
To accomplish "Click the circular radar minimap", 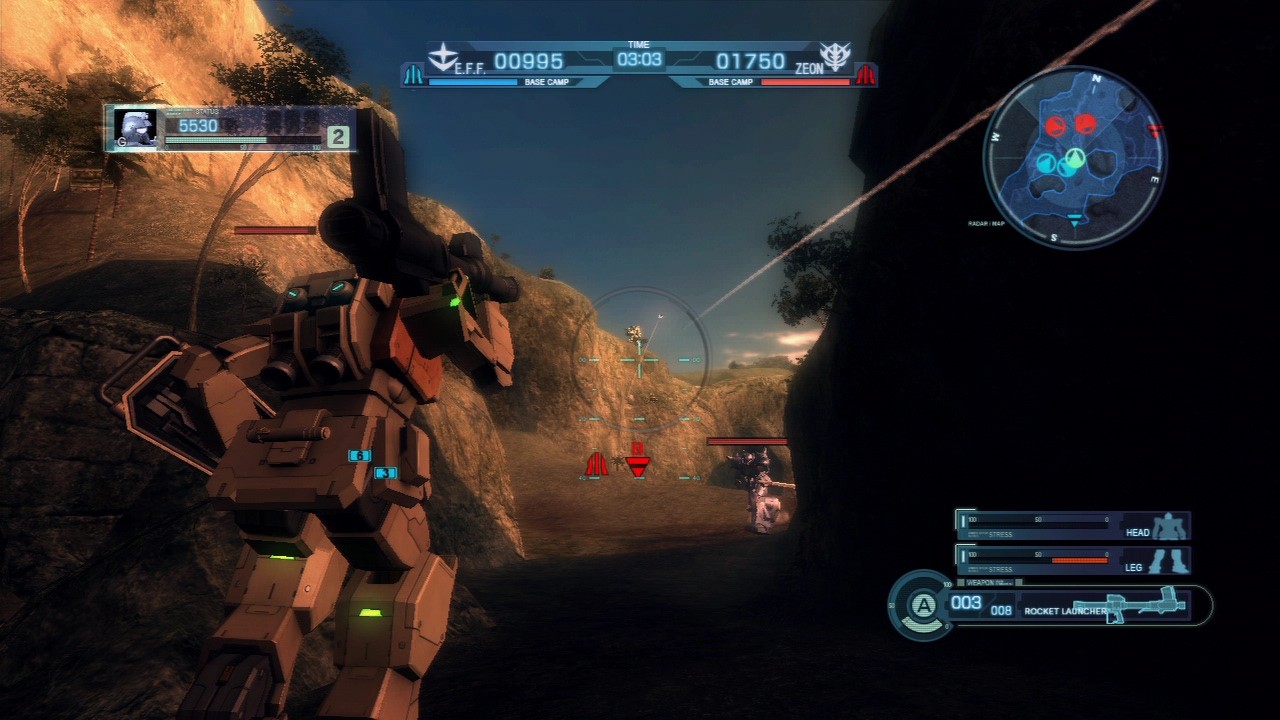I will [x=1075, y=157].
